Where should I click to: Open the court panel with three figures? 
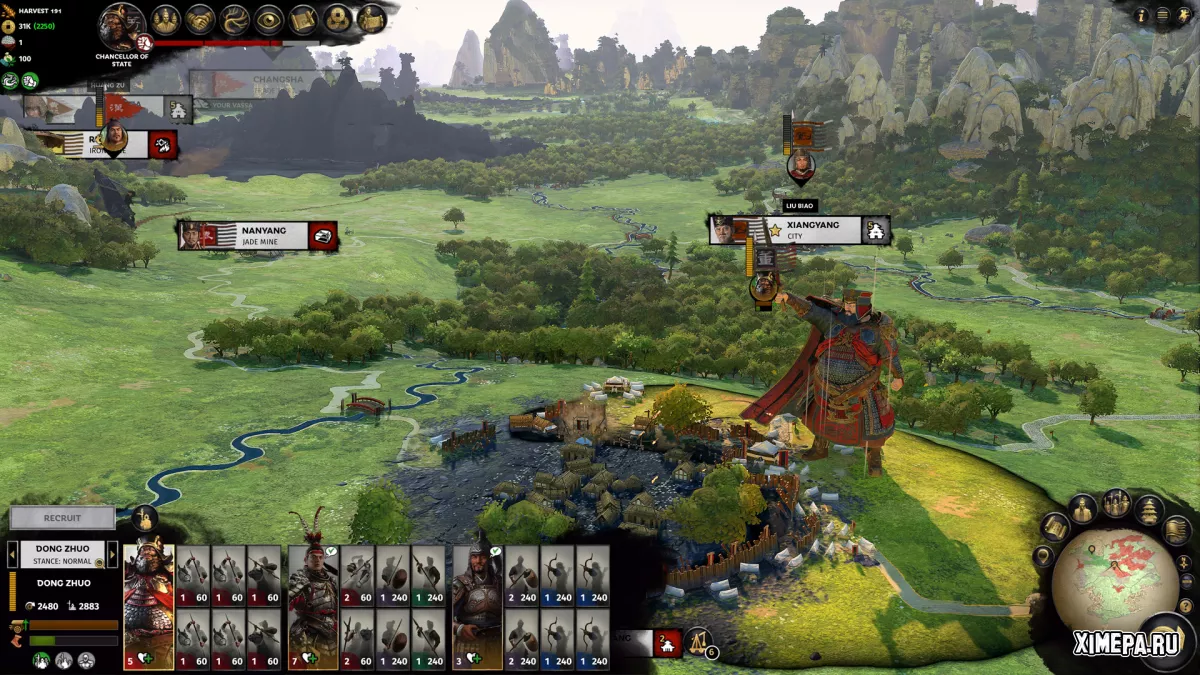tap(165, 19)
